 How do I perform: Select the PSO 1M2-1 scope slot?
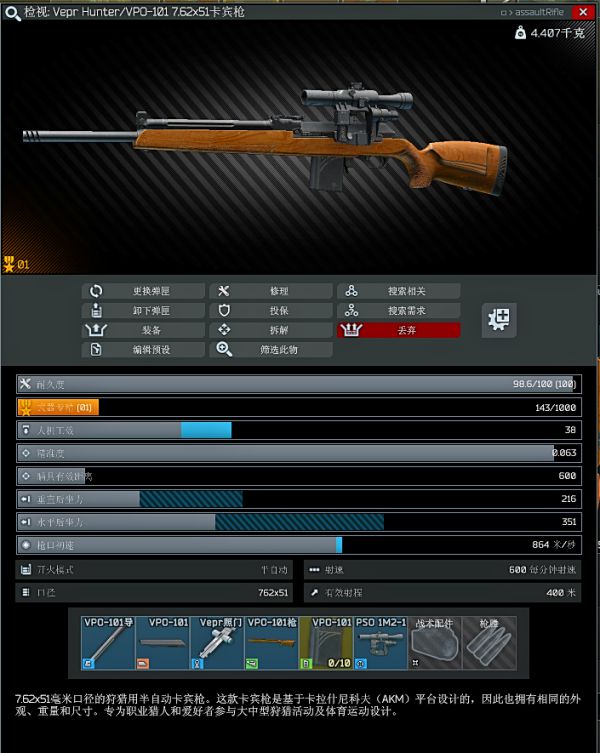click(x=381, y=642)
